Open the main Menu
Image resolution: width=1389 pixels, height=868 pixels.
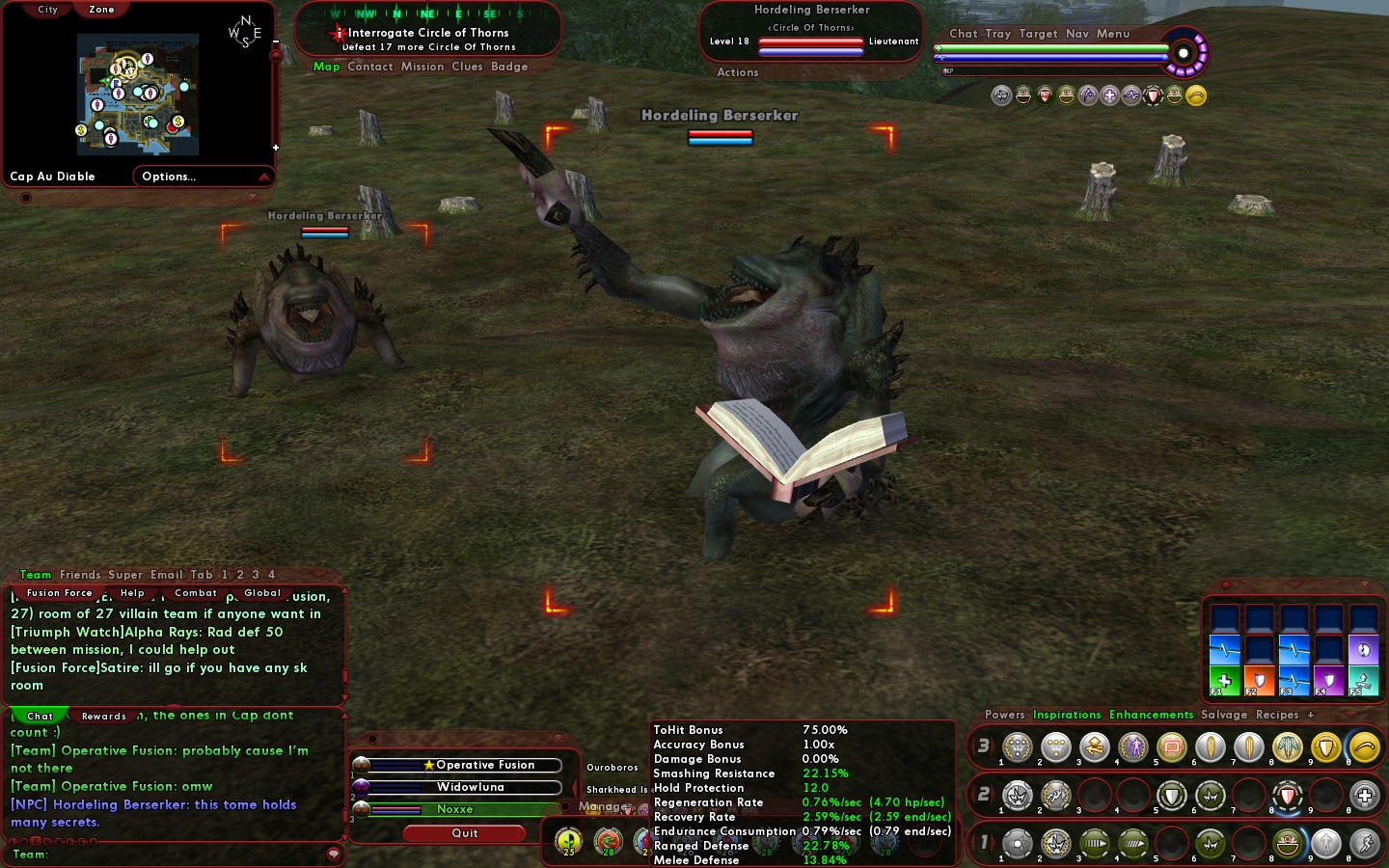coord(1112,34)
